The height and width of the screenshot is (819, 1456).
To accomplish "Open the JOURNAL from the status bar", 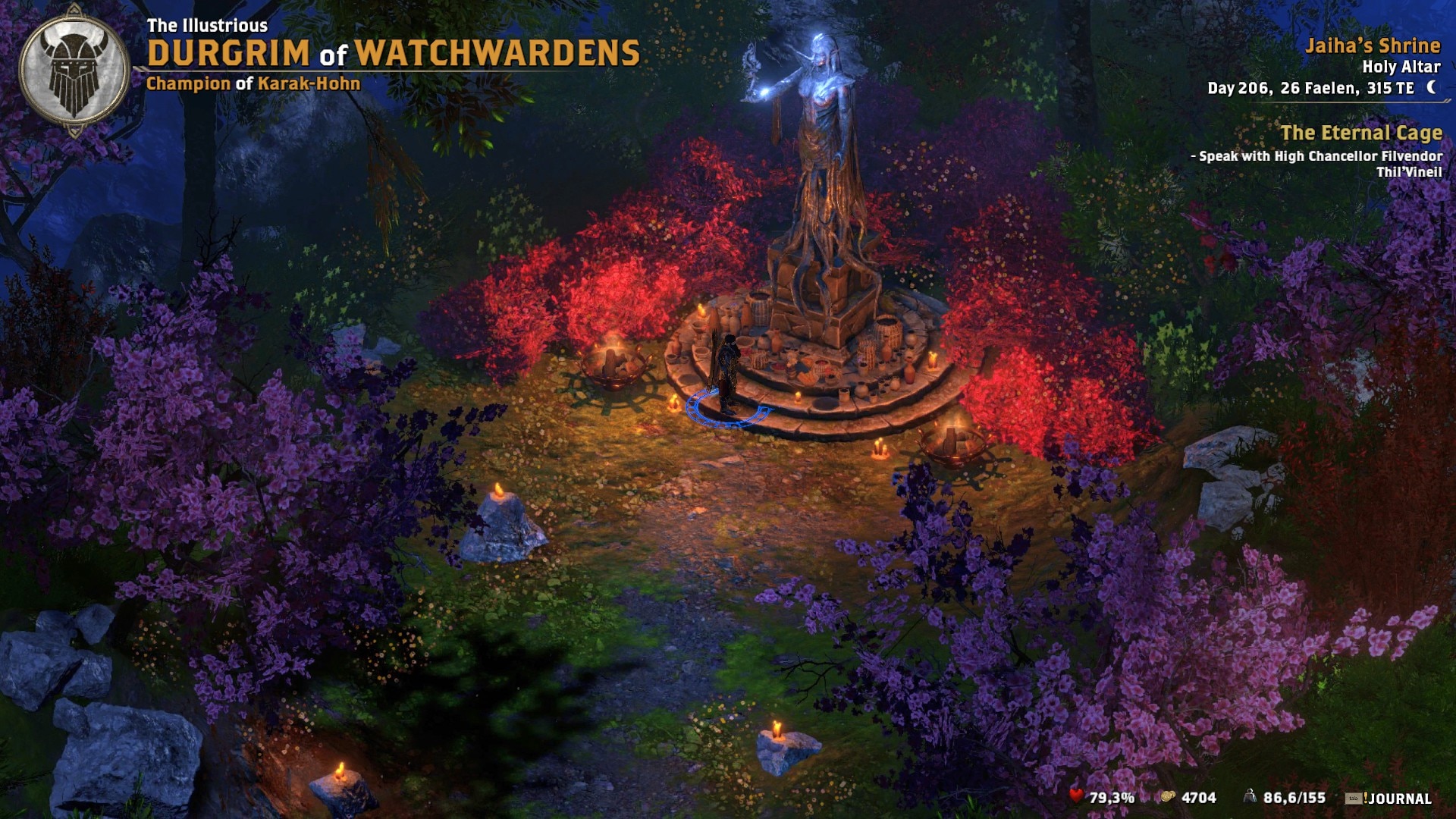I will tap(1399, 796).
